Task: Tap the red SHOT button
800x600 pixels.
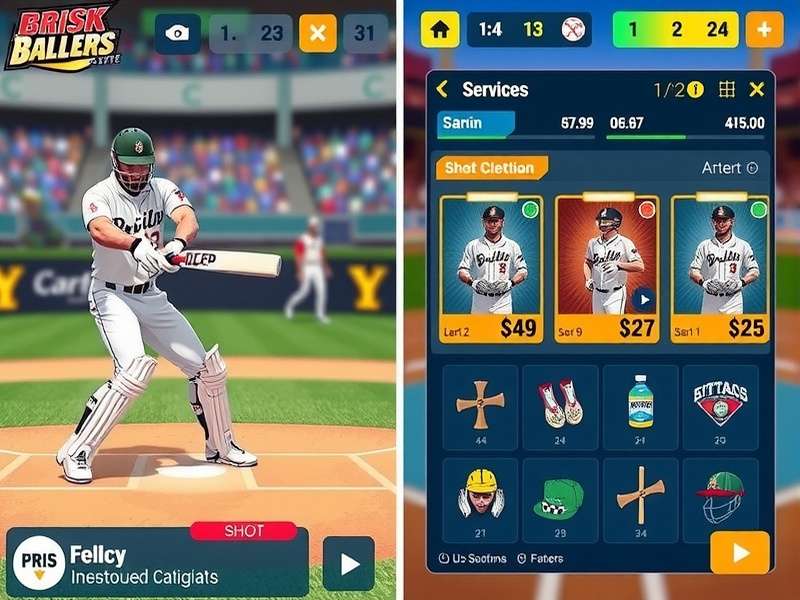Action: [x=244, y=531]
